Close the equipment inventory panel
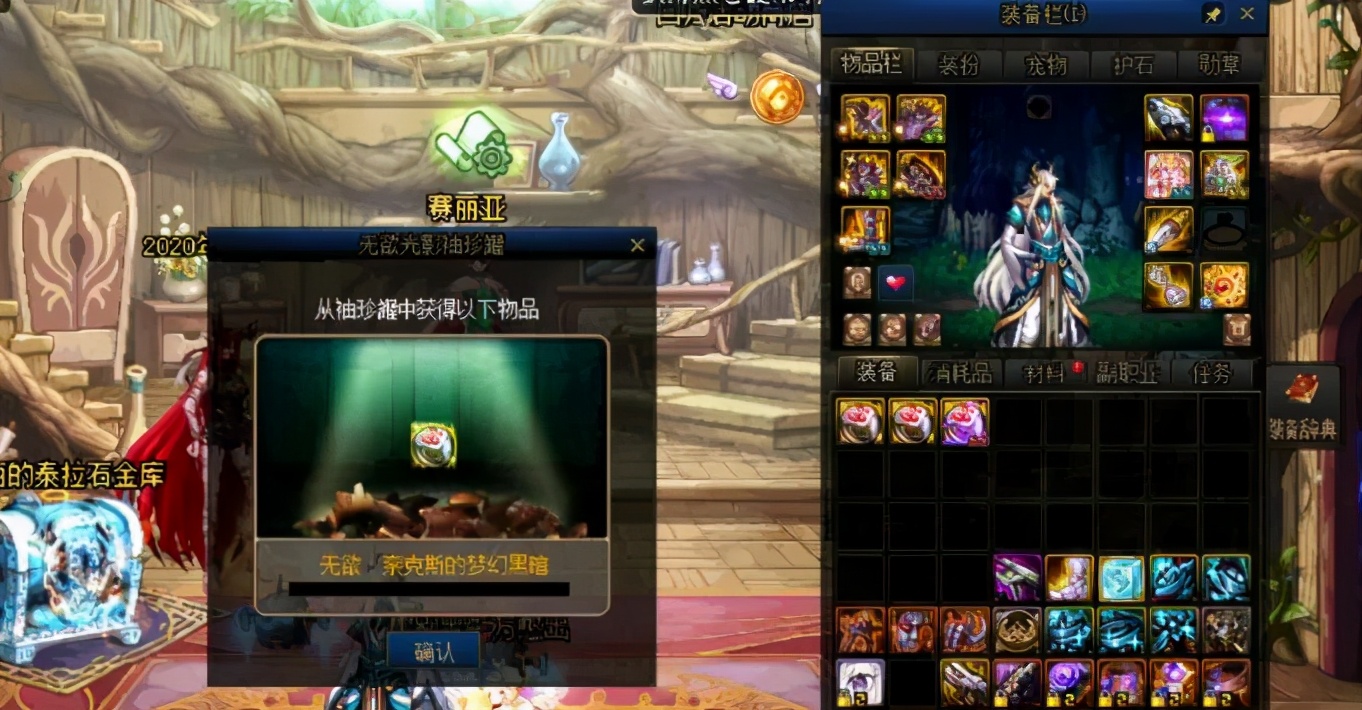Screen dimensions: 1362x710 (x=1247, y=14)
